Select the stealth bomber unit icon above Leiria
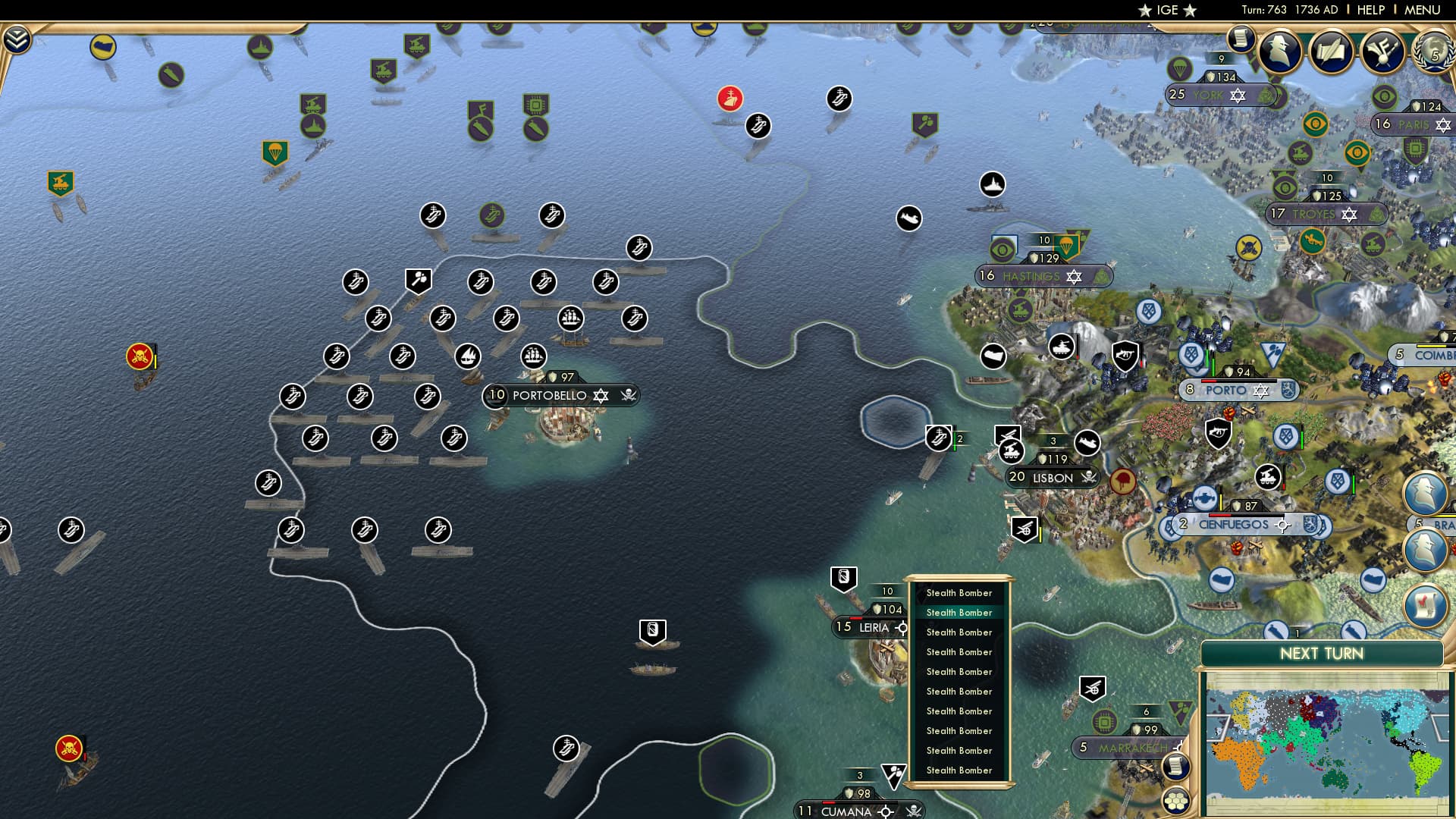 coord(843,579)
